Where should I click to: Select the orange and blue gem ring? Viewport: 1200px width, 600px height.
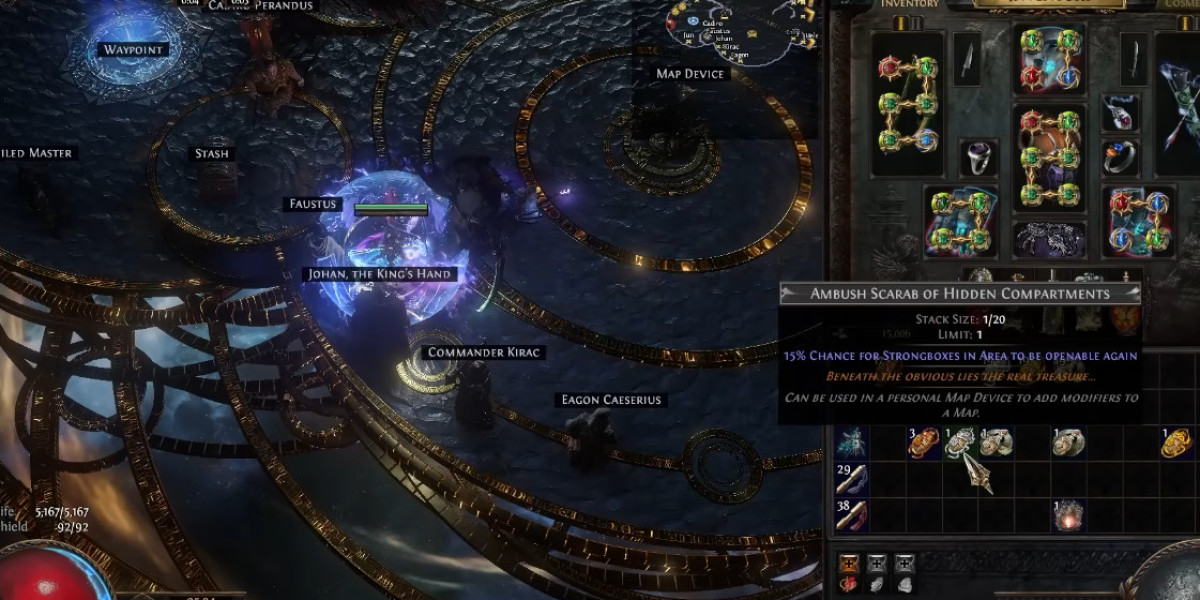[x=1120, y=158]
